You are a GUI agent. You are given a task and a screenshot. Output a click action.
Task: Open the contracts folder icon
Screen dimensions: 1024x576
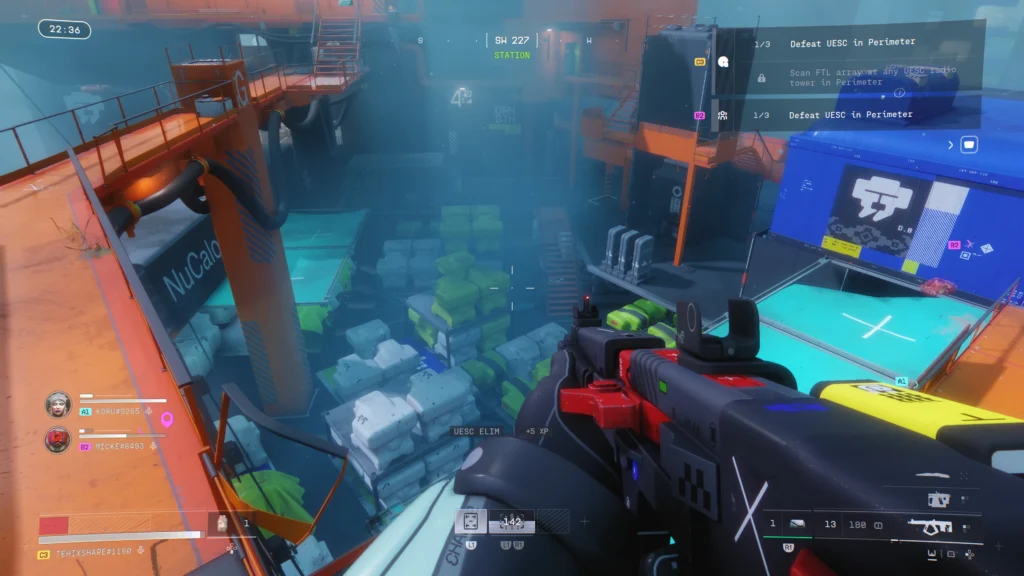click(x=968, y=145)
